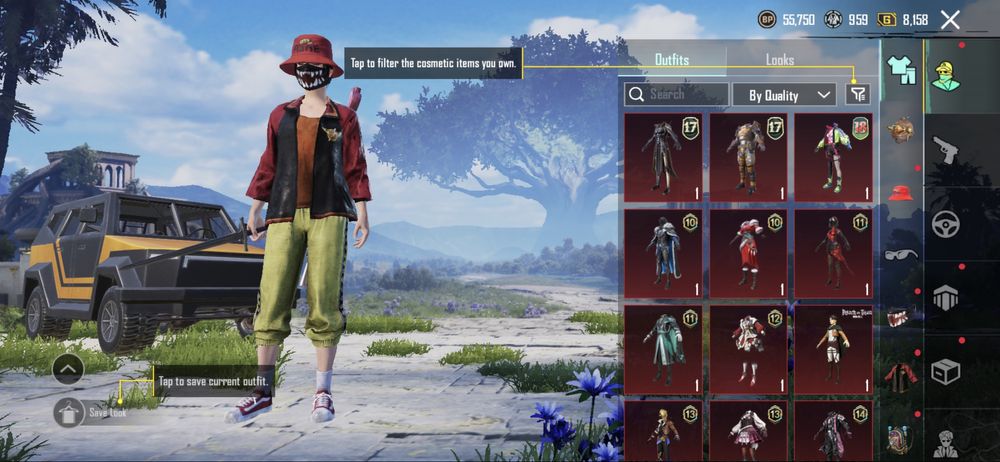Open the red jacket tops category
The image size is (1000, 462).
coord(901,377)
